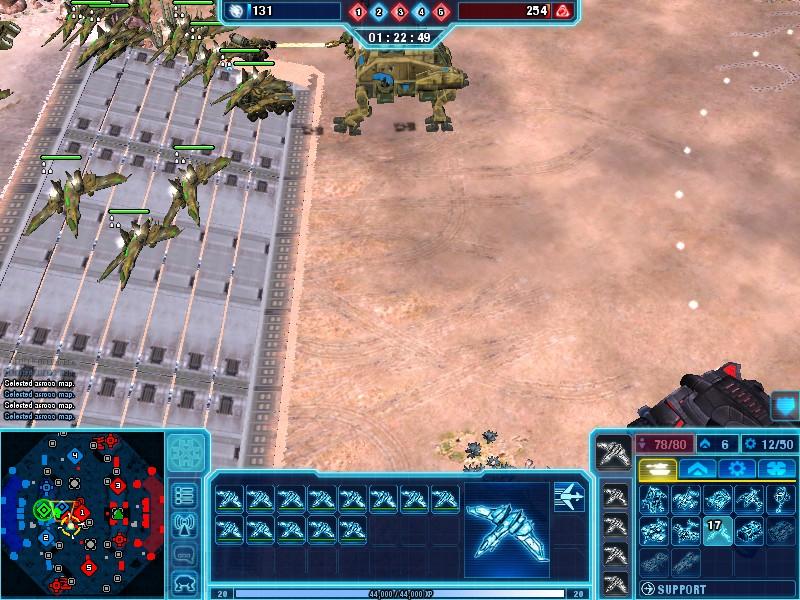Image resolution: width=800 pixels, height=600 pixels.
Task: Open the four-leaf tab in the build panel
Action: (776, 468)
